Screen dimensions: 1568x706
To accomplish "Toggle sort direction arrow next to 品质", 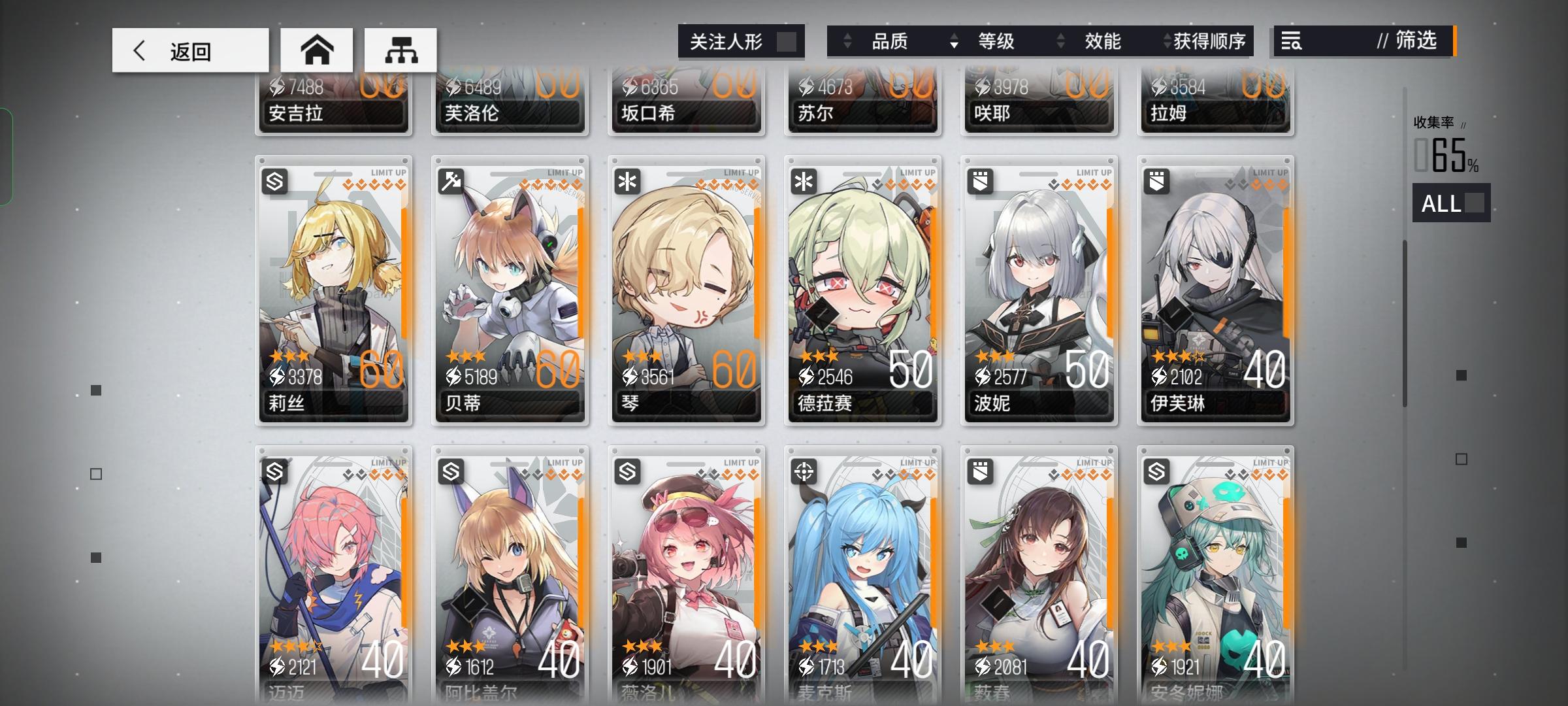I will pos(848,41).
